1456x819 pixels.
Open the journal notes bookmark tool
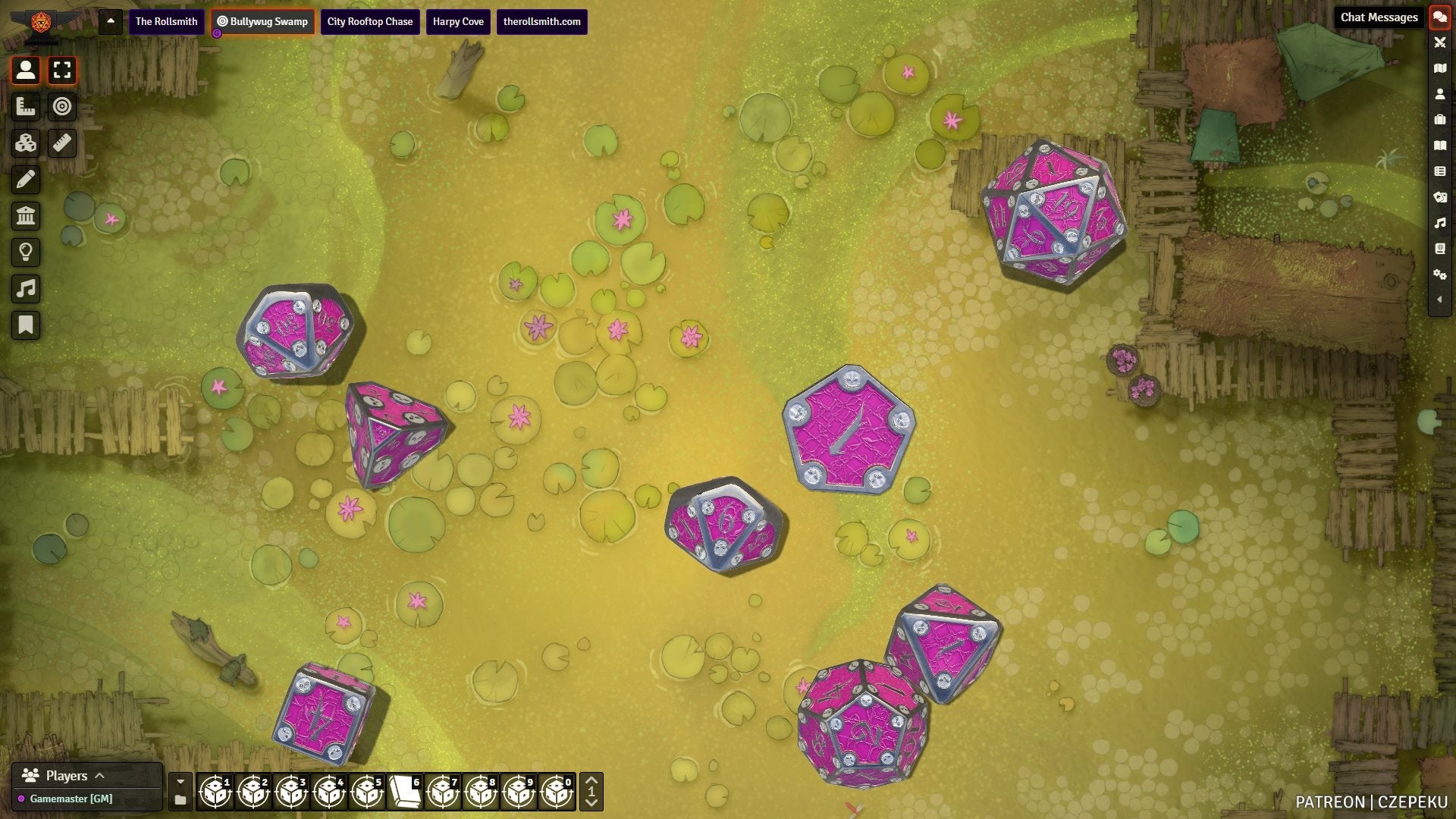(26, 325)
